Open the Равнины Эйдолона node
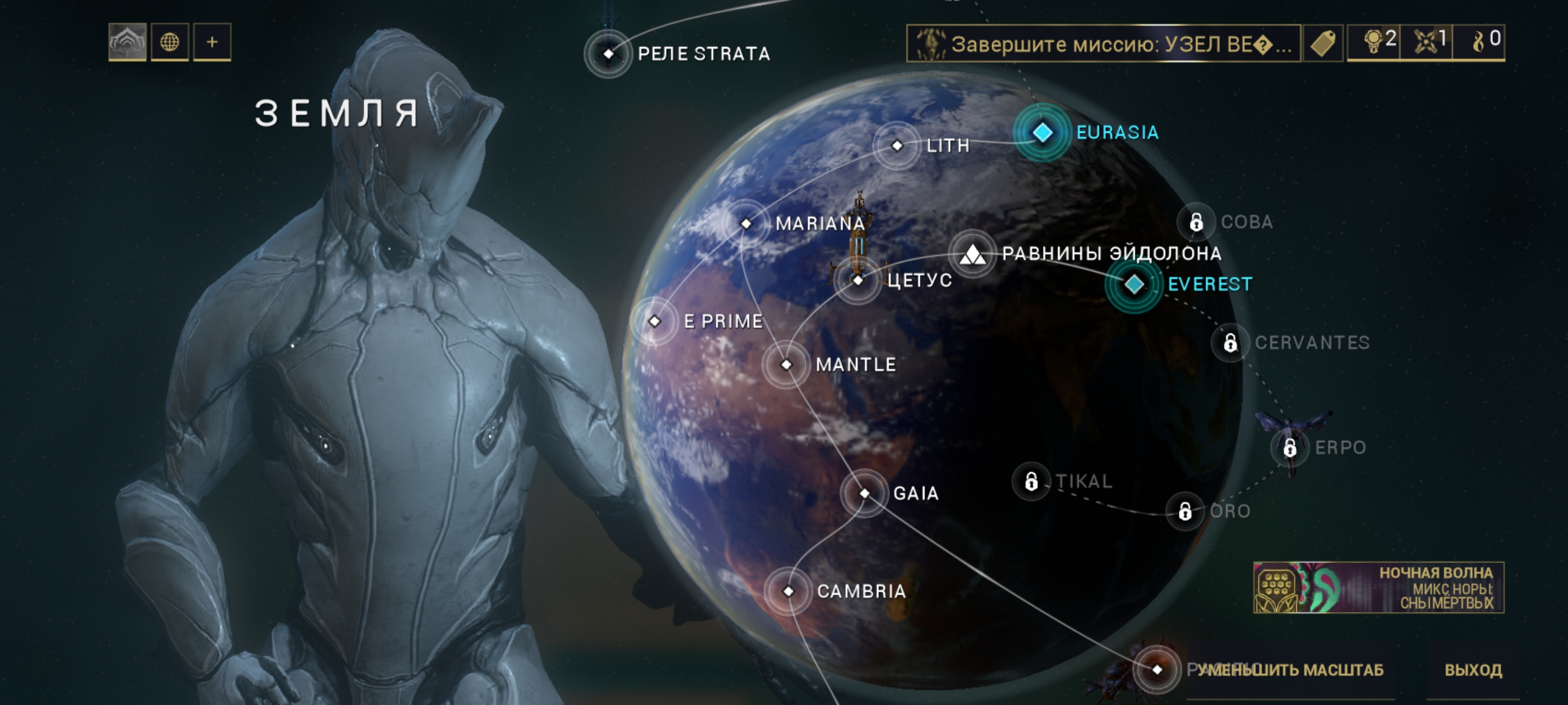The width and height of the screenshot is (1568, 705). point(972,254)
